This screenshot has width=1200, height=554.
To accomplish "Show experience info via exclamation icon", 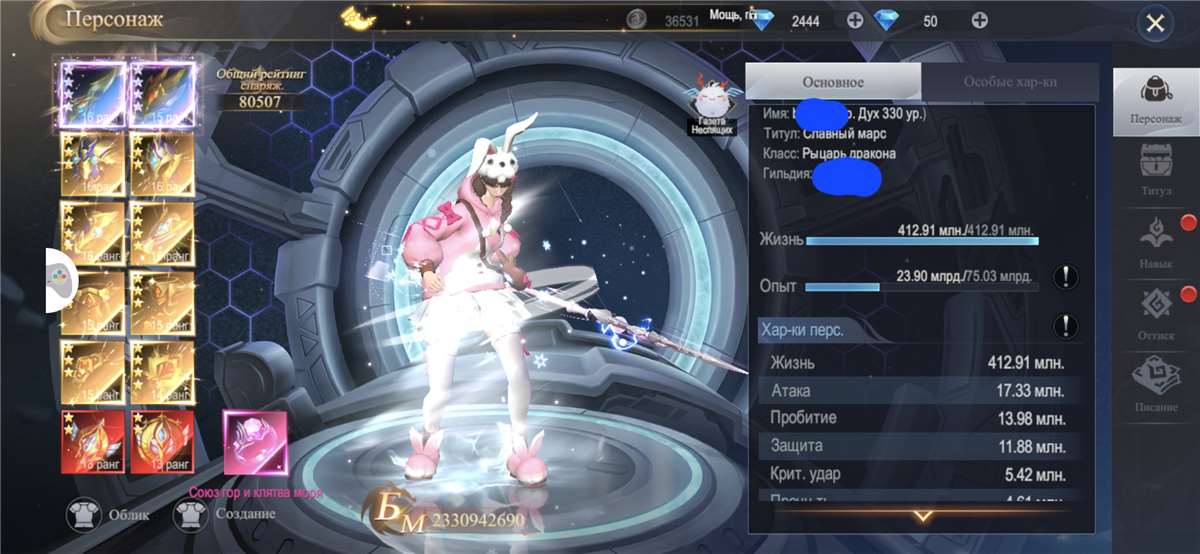I will pyautogui.click(x=1066, y=279).
